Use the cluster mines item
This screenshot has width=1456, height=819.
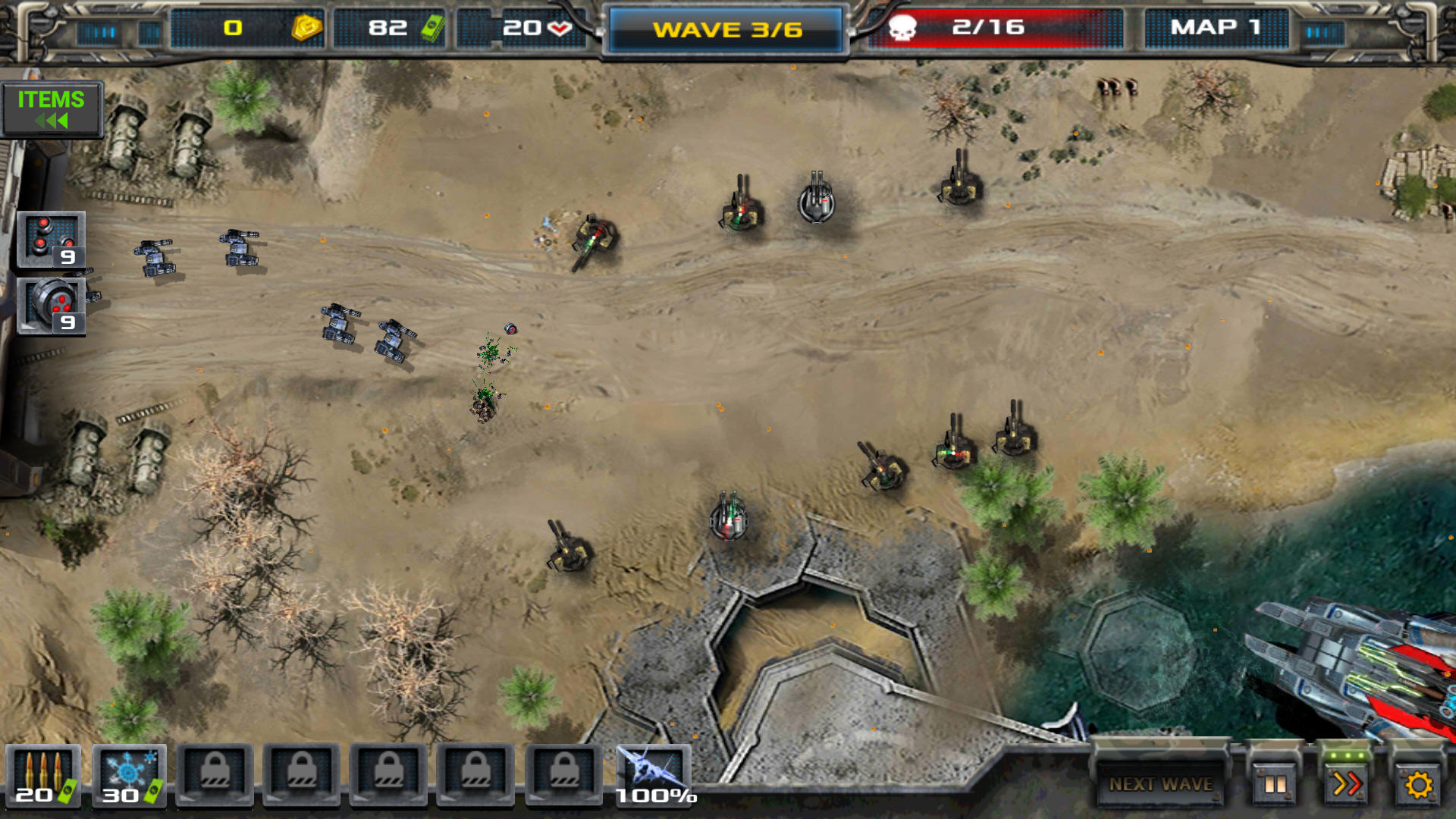51,240
